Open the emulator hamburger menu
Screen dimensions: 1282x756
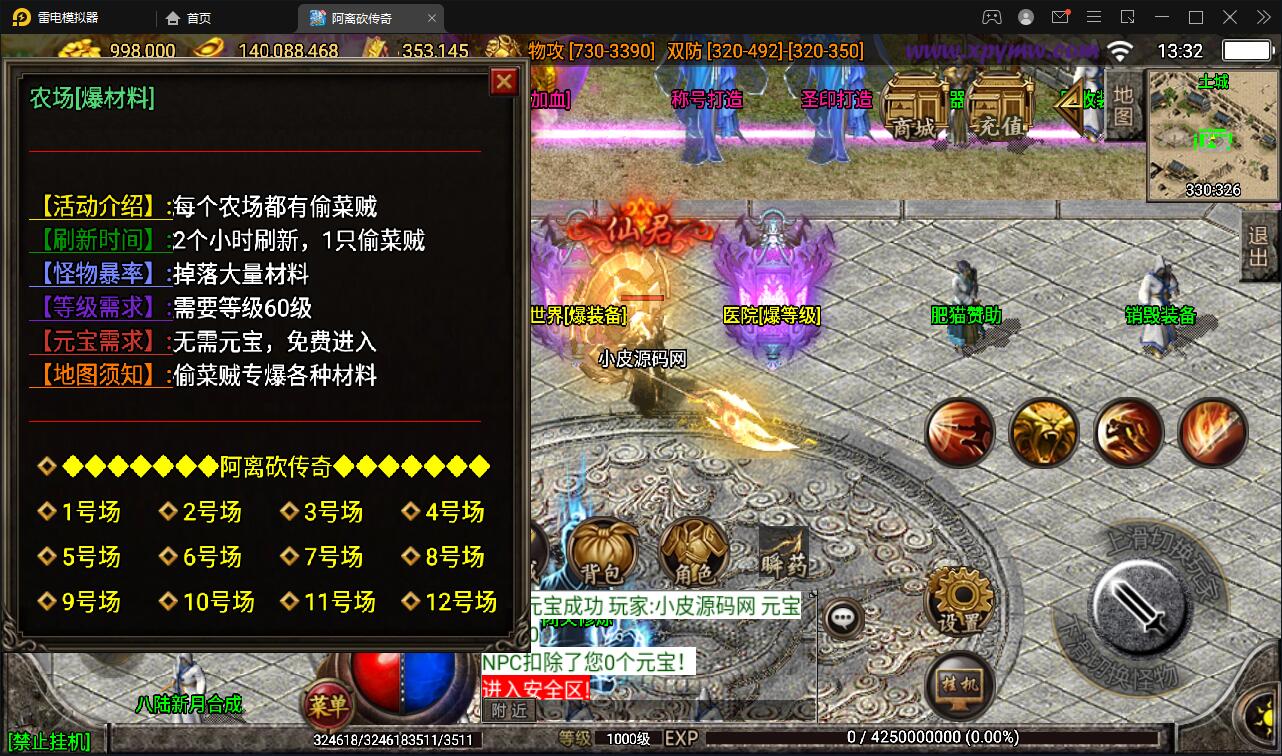[1094, 17]
